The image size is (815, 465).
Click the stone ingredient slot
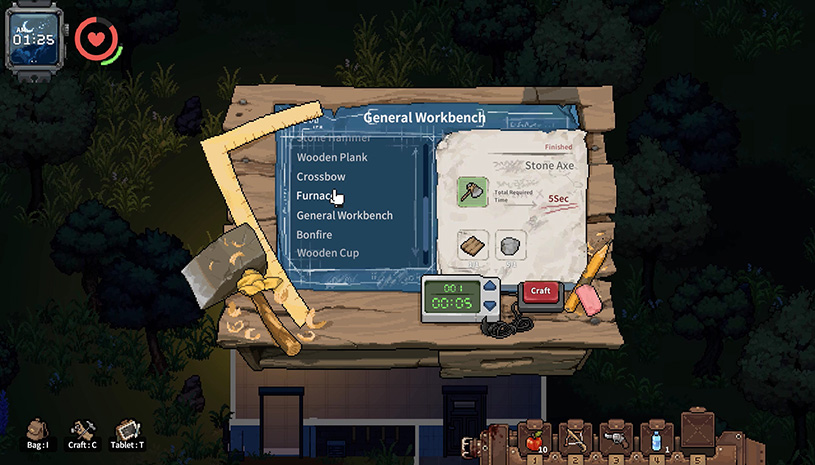[511, 245]
